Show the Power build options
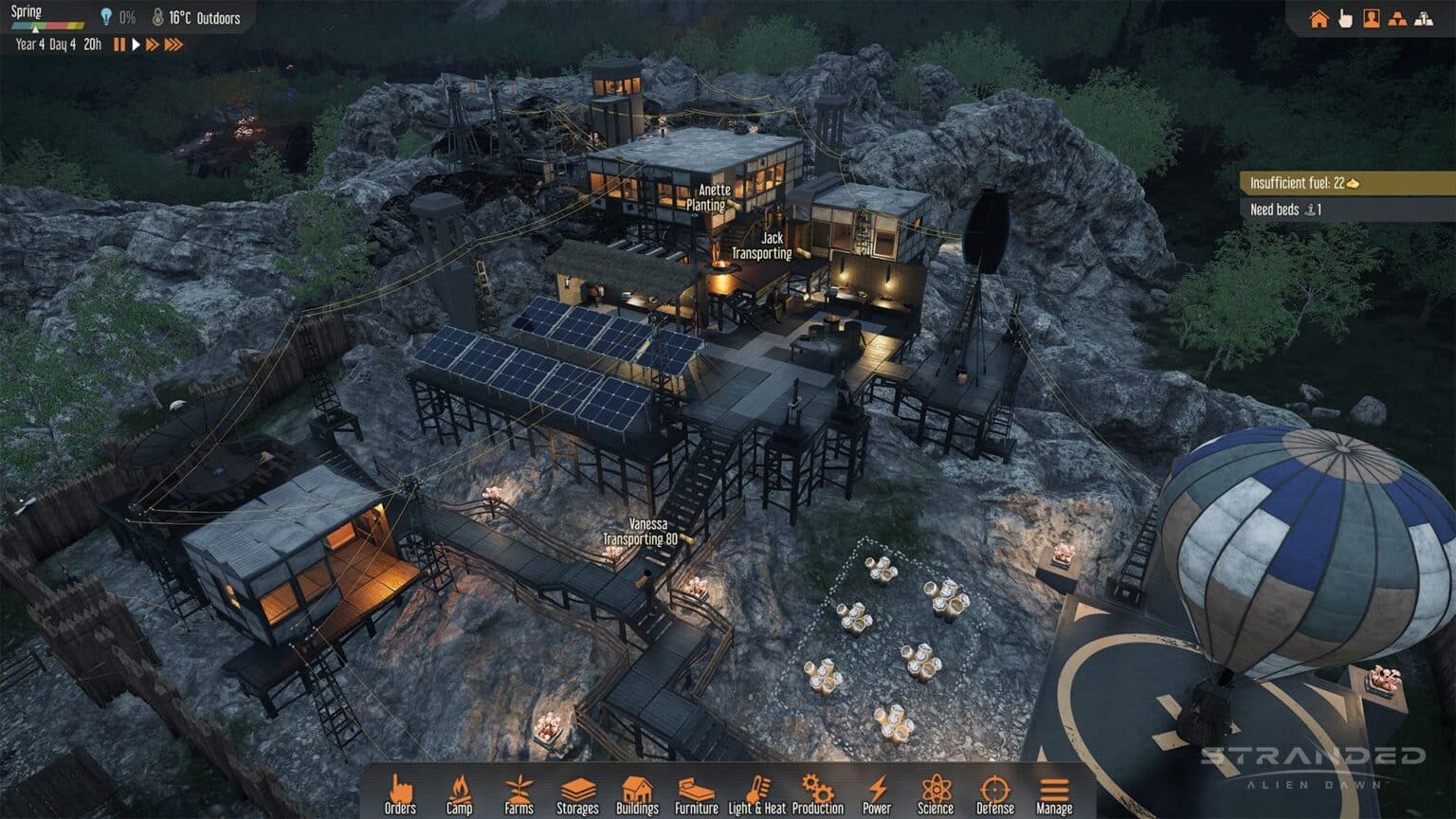Screen dimensions: 1456x819 point(877,794)
